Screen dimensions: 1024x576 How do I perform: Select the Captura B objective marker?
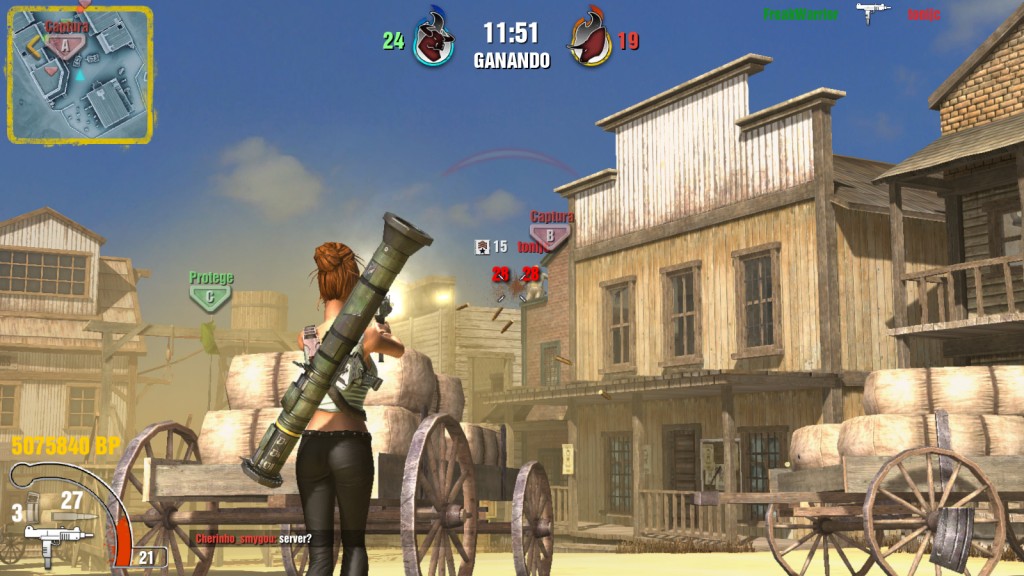point(550,234)
